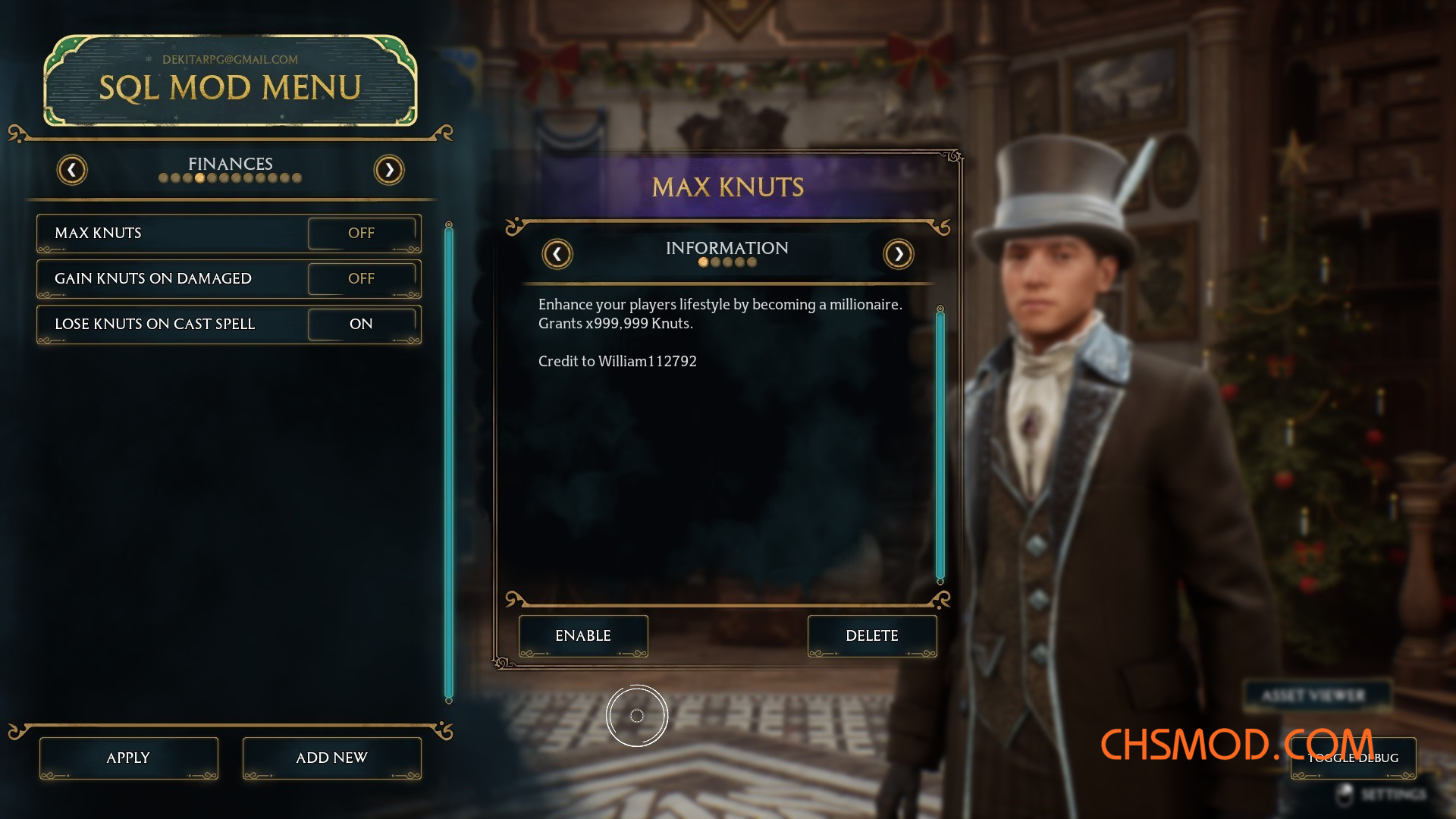
Task: Show next page after Information
Action: pyautogui.click(x=899, y=254)
